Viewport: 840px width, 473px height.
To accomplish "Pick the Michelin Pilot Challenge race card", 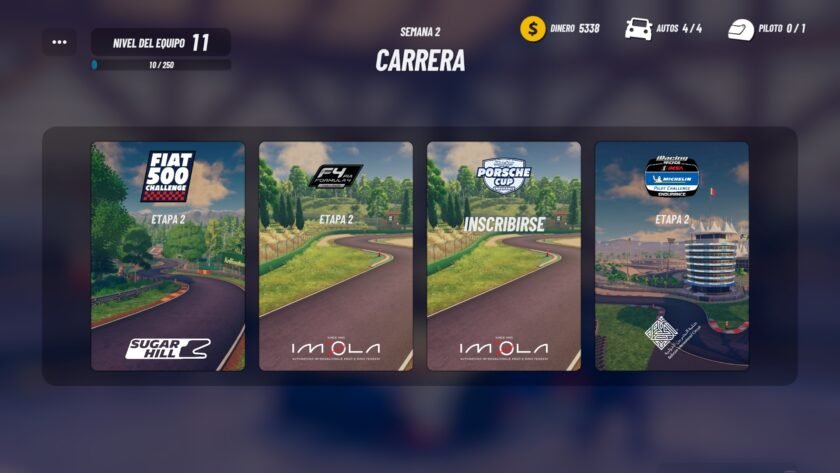I will [672, 256].
